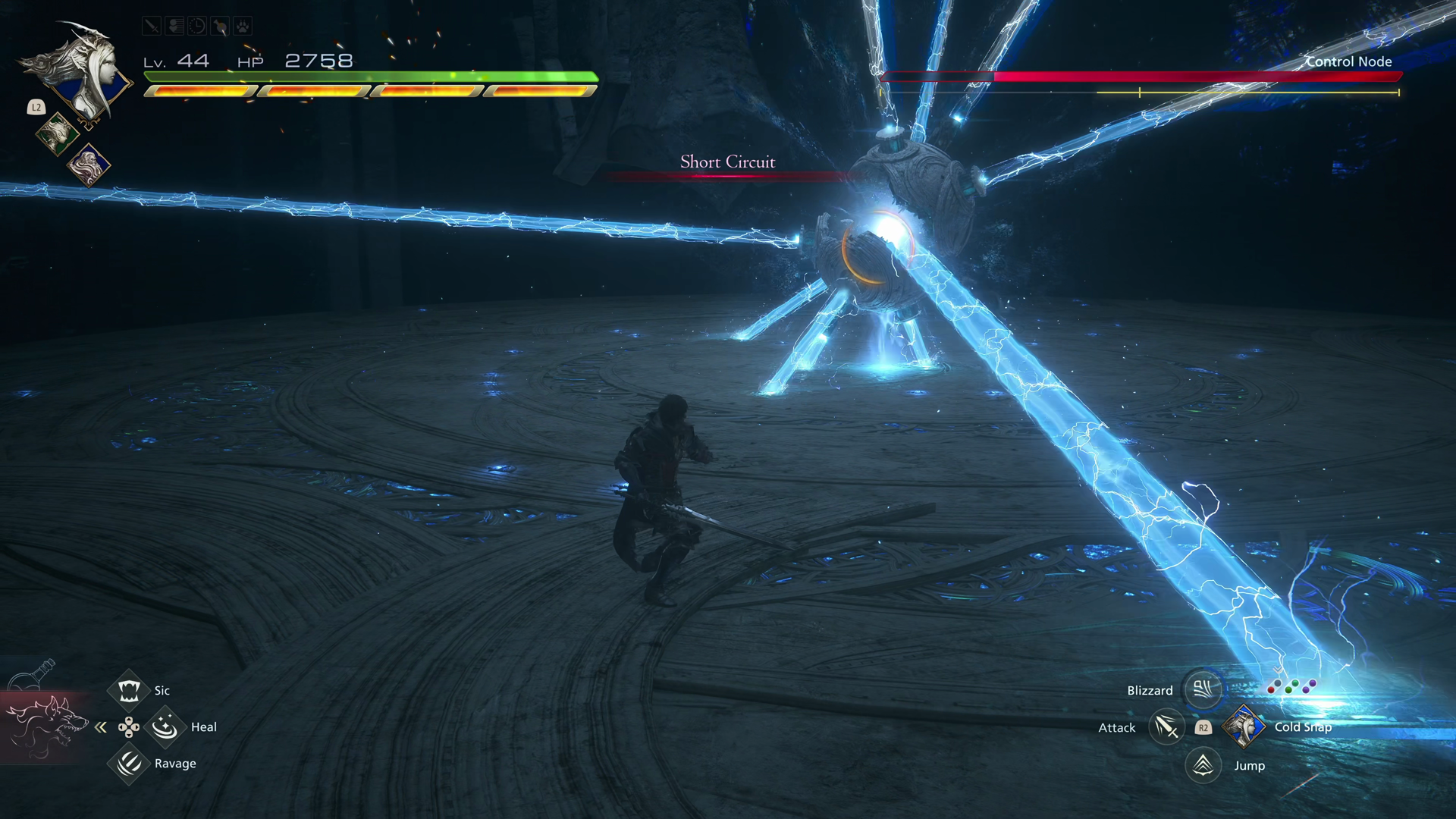Activate Torgal's Heal command
The height and width of the screenshot is (819, 1456).
[x=165, y=727]
